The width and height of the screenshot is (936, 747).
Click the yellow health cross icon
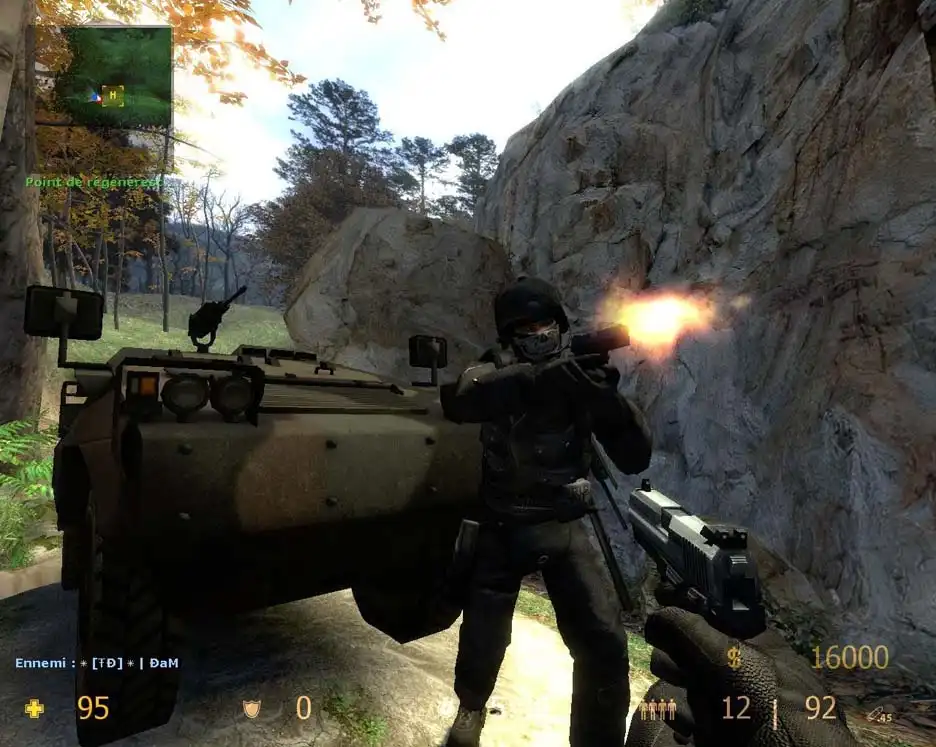tap(34, 708)
